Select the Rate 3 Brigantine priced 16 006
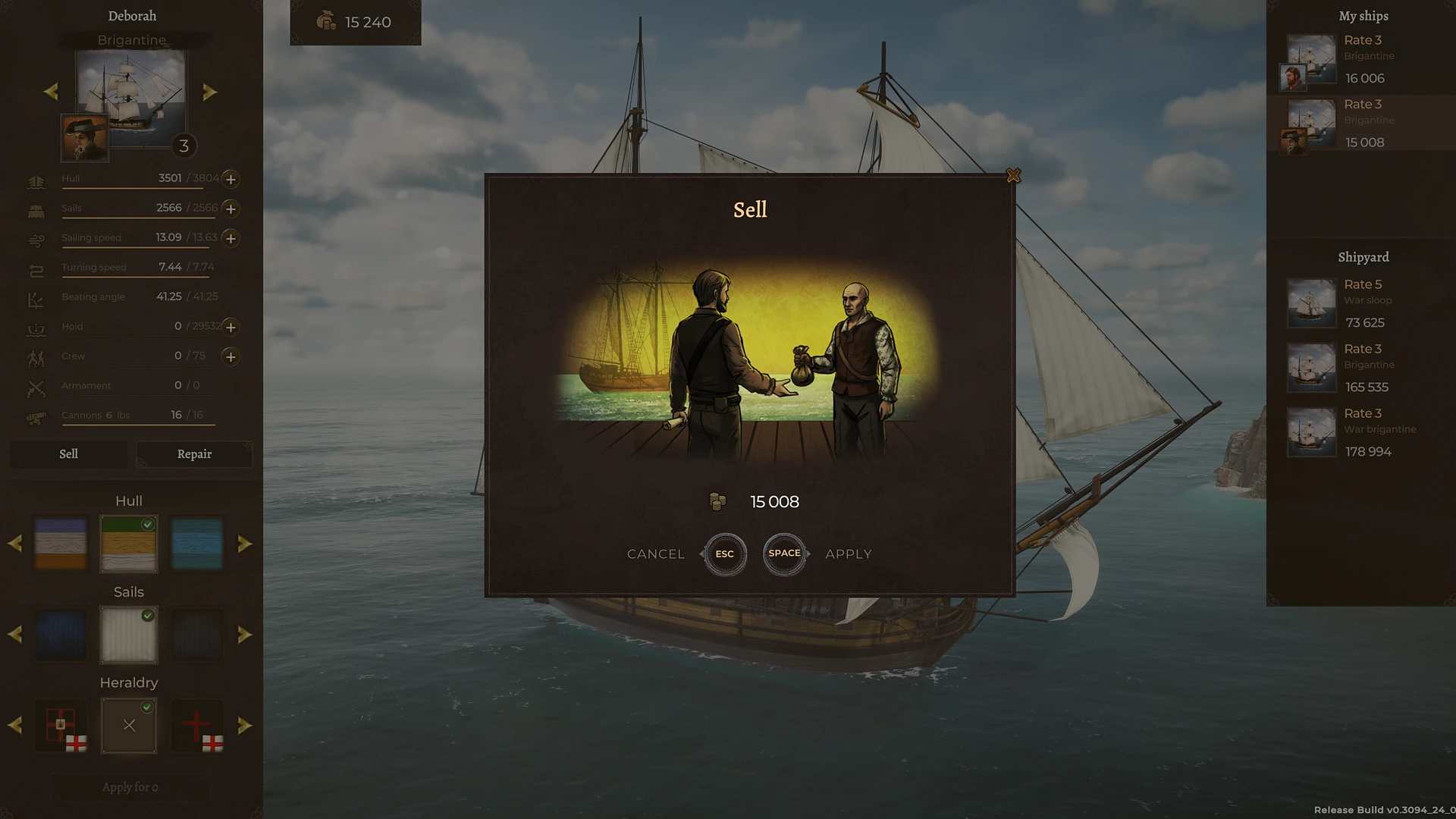Image resolution: width=1456 pixels, height=819 pixels. [1365, 58]
